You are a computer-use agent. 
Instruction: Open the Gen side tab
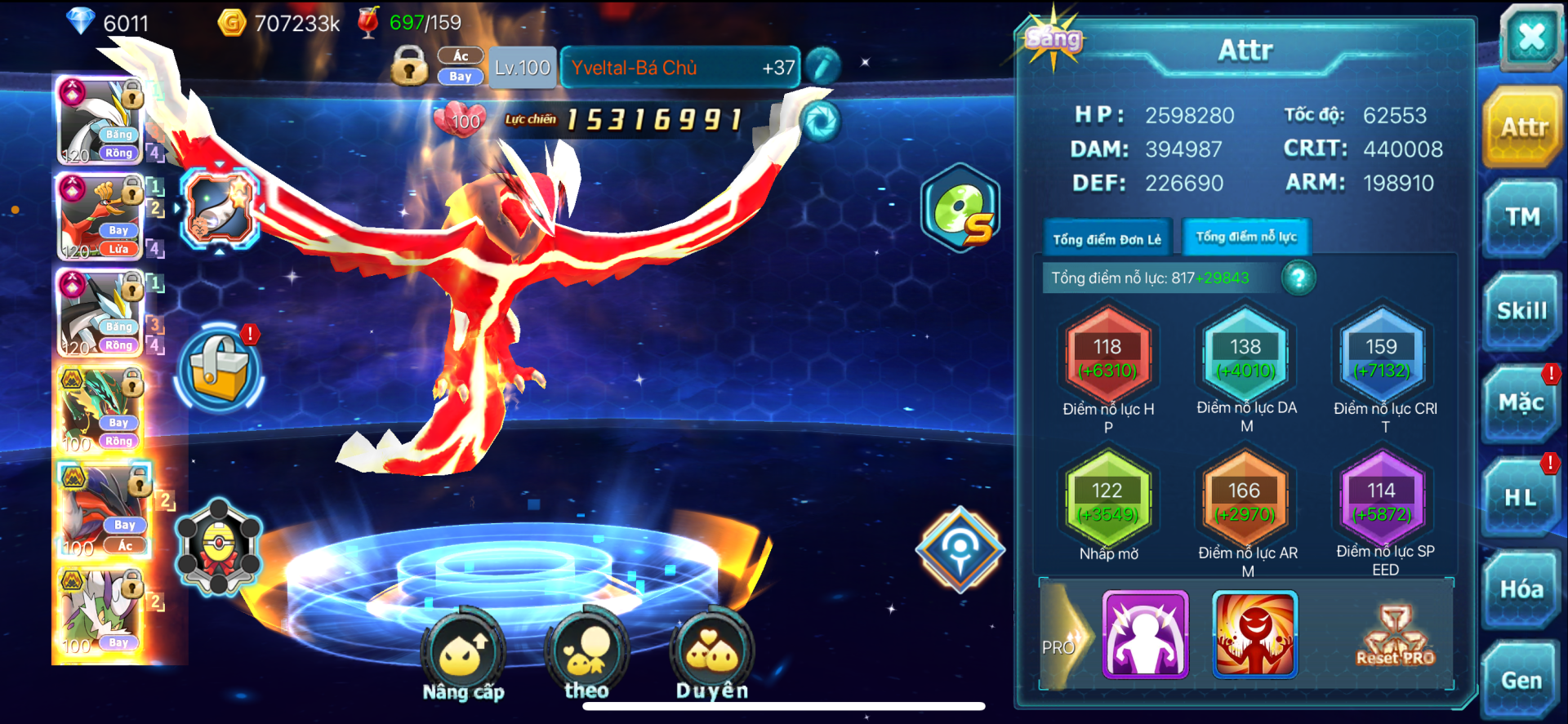[x=1521, y=681]
